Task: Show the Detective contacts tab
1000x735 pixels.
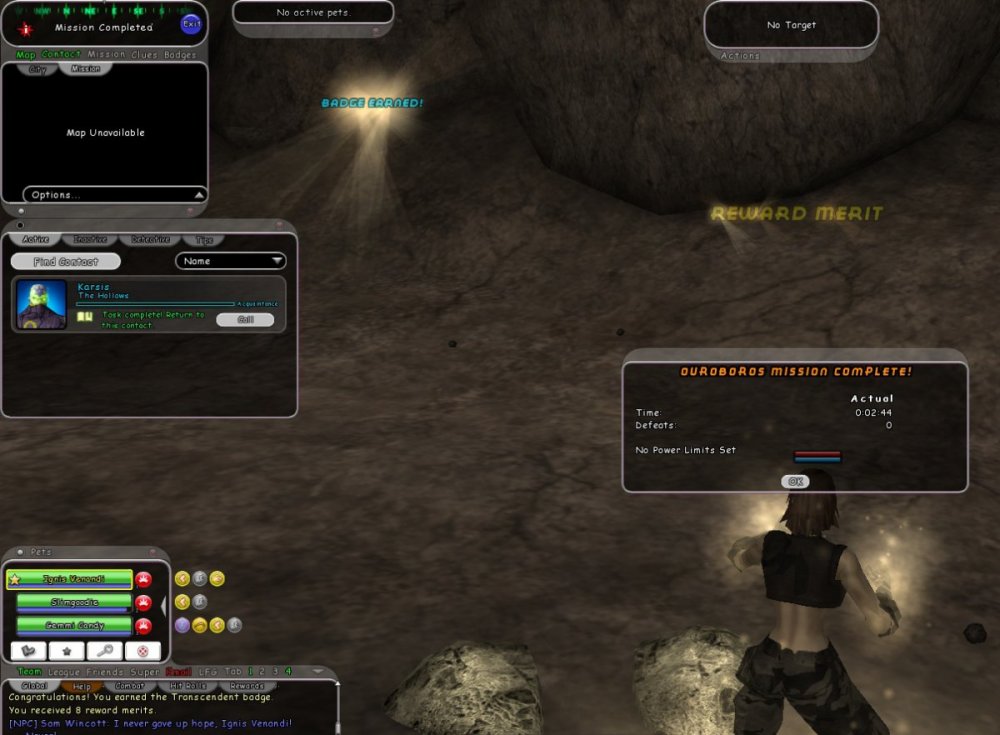Action: click(150, 240)
